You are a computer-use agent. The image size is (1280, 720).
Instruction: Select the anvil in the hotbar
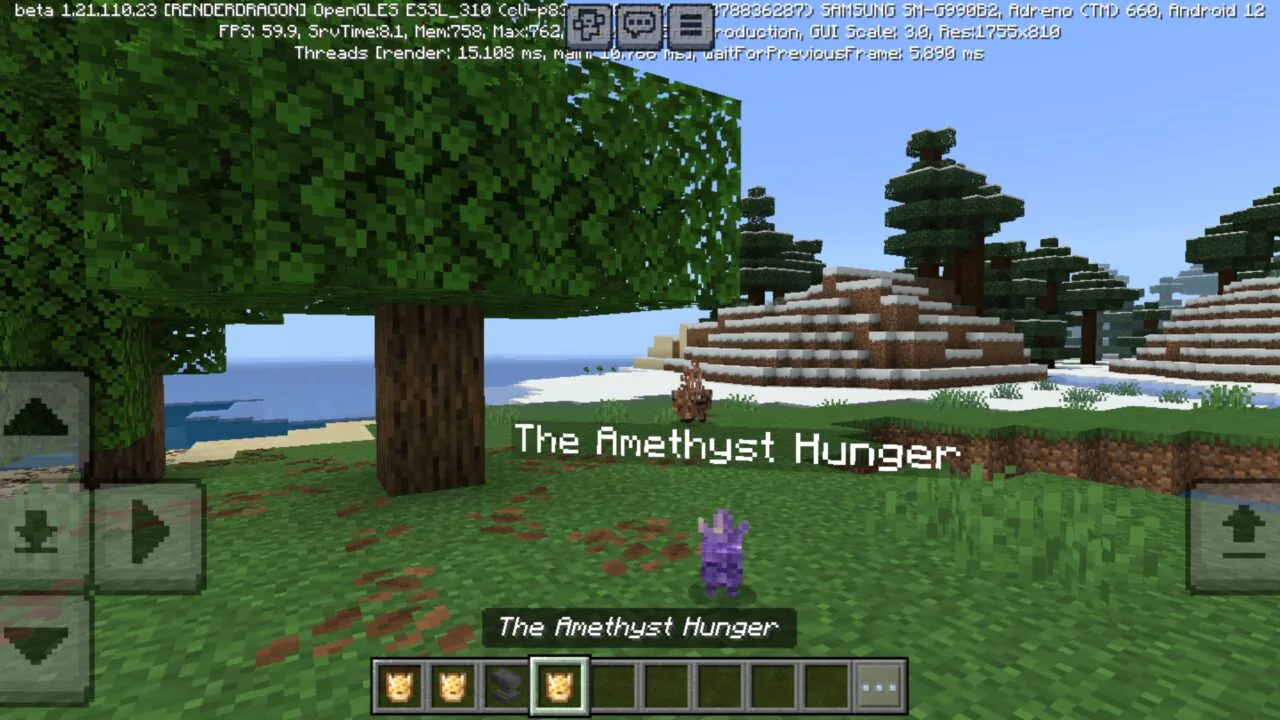click(503, 684)
